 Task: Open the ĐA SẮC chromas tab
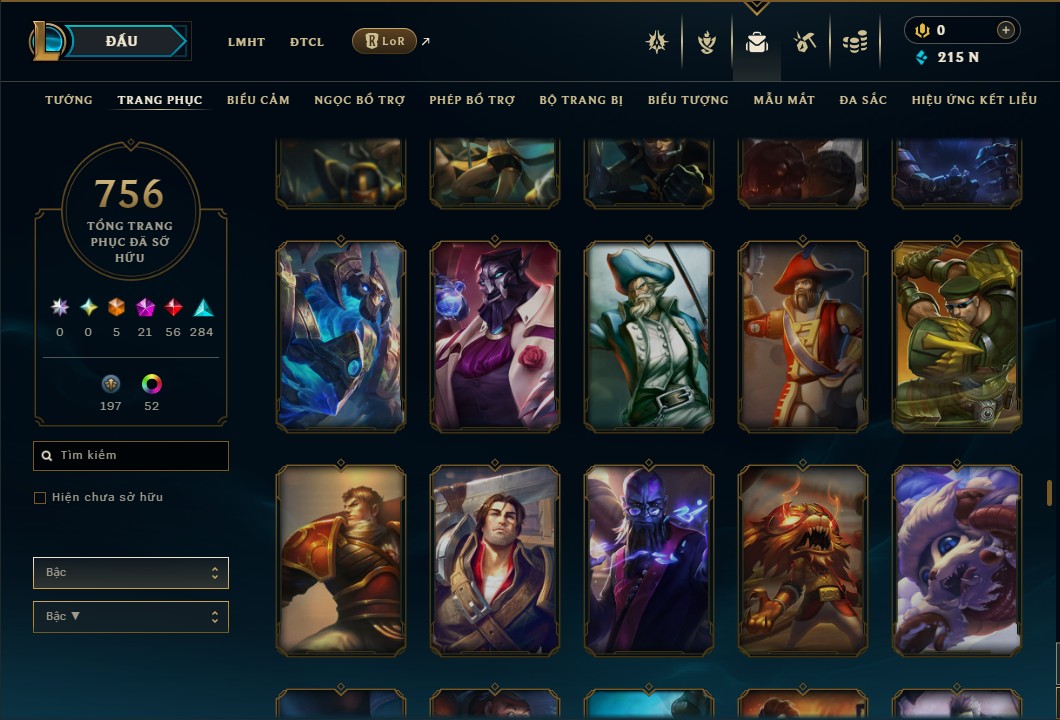(863, 100)
